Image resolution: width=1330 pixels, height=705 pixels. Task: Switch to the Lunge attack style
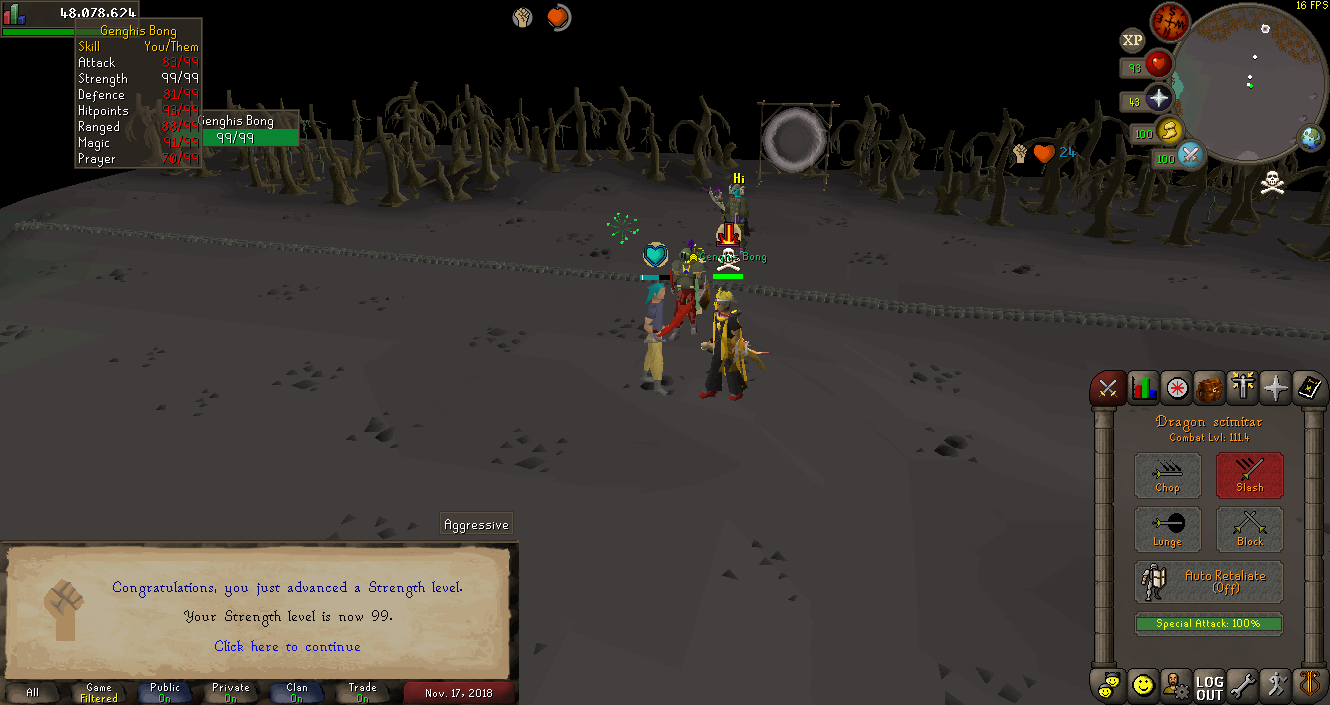(1167, 529)
